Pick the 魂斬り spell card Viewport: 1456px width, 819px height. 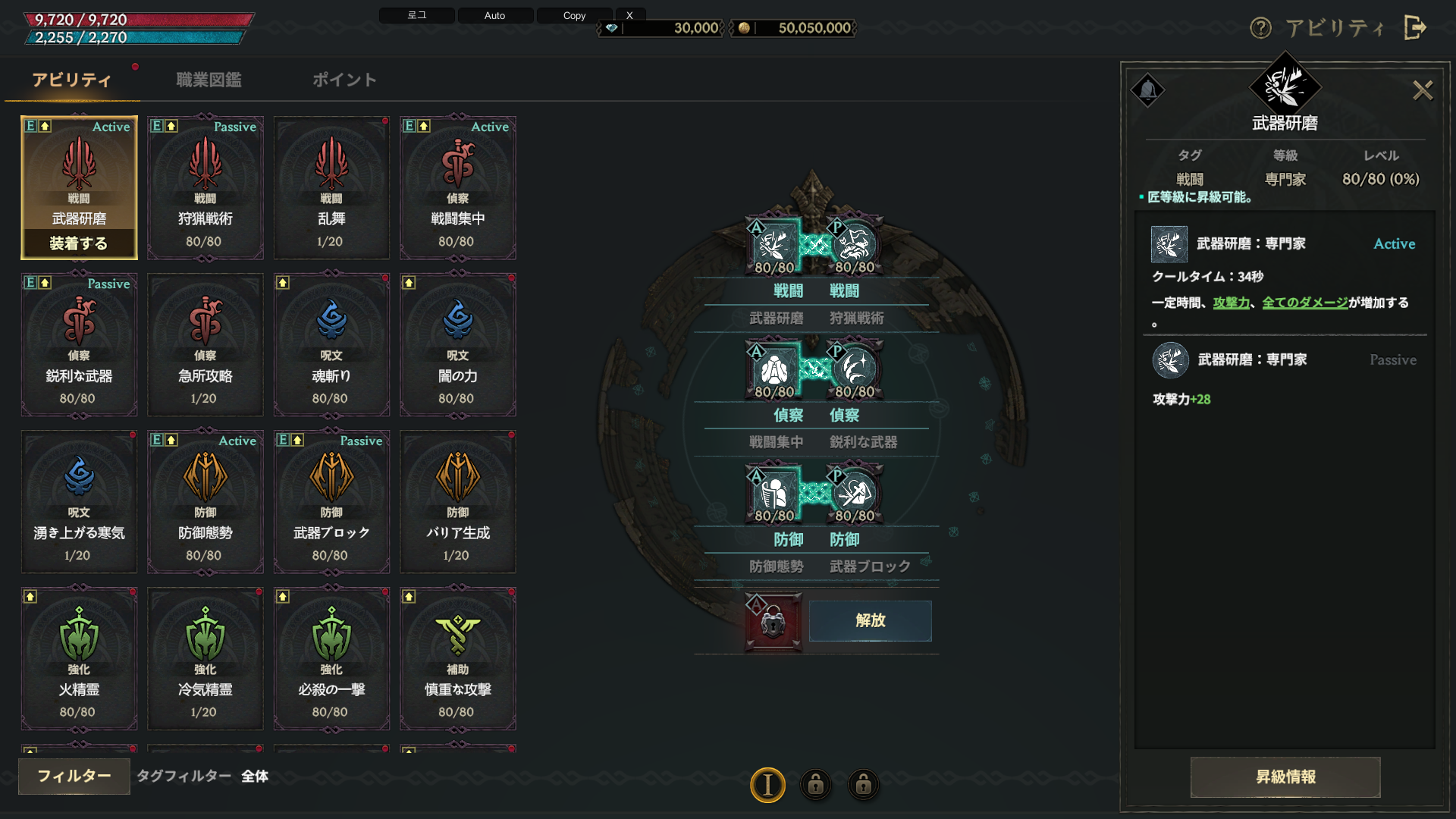click(331, 345)
